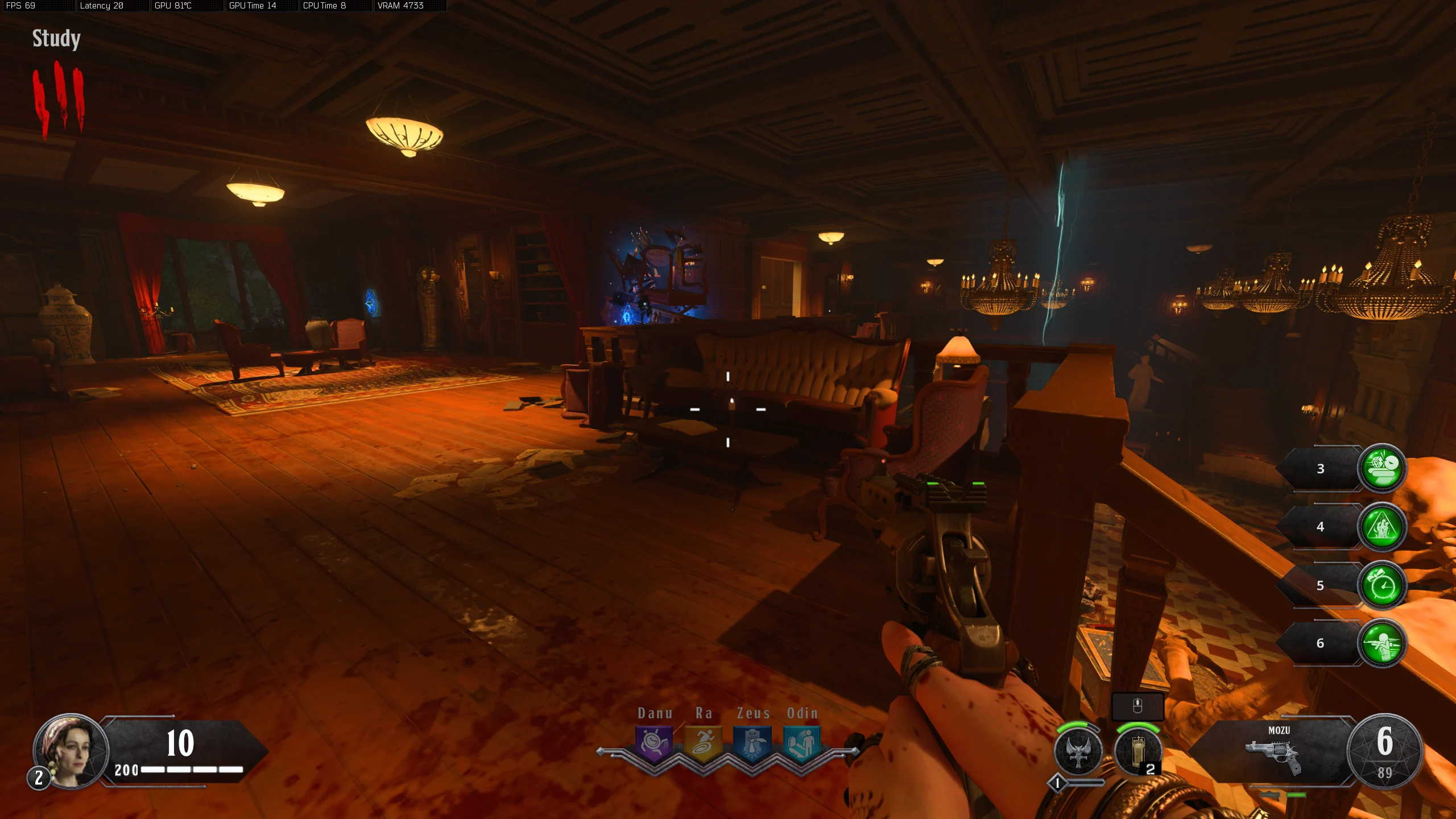Screen dimensions: 1456x819
Task: Activate elixir 5 with the alarm clock icon
Action: (x=1382, y=585)
